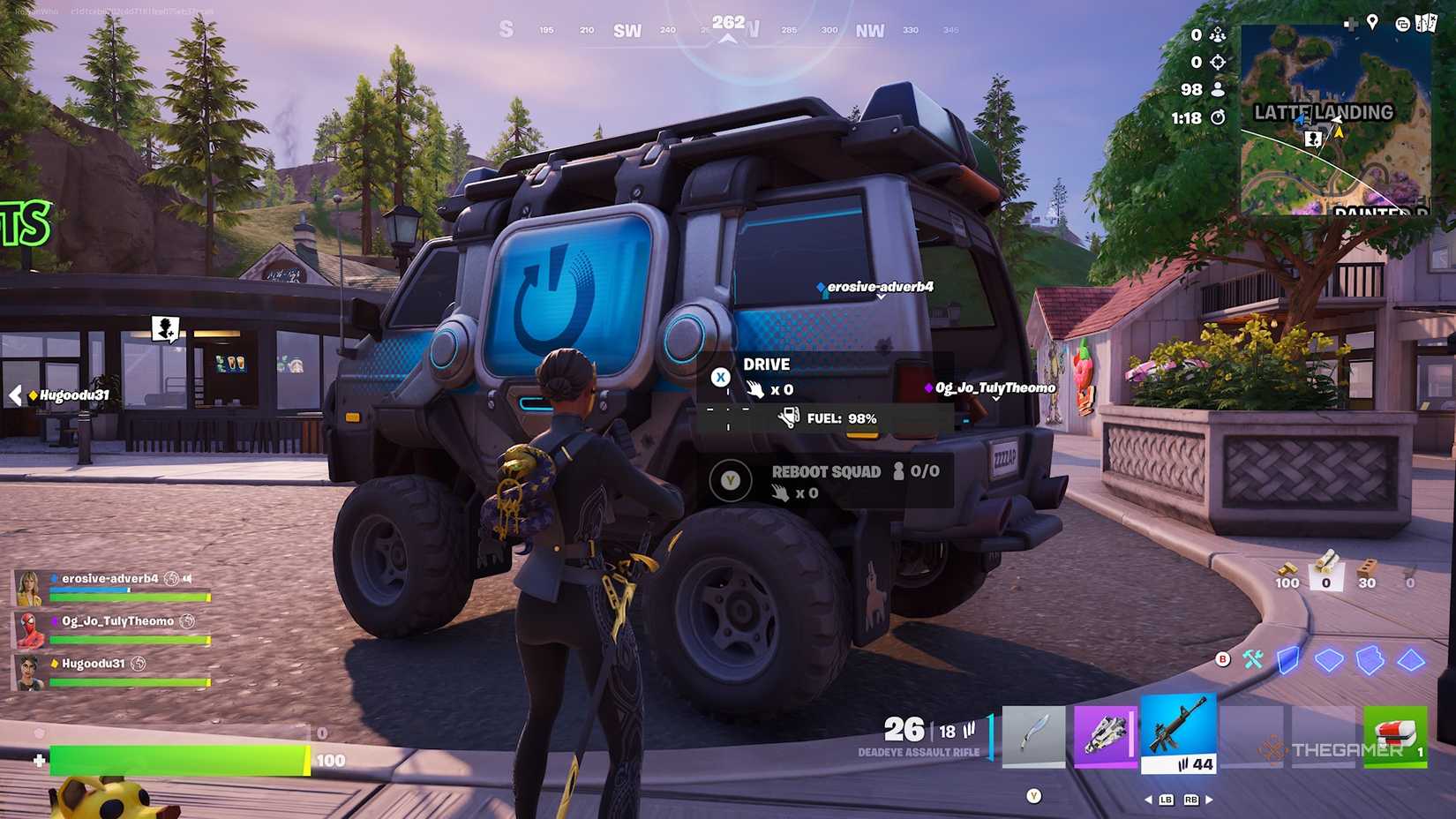1456x819 pixels.
Task: Click the stopwatch icon next to 1:18 timer
Action: click(x=1218, y=118)
